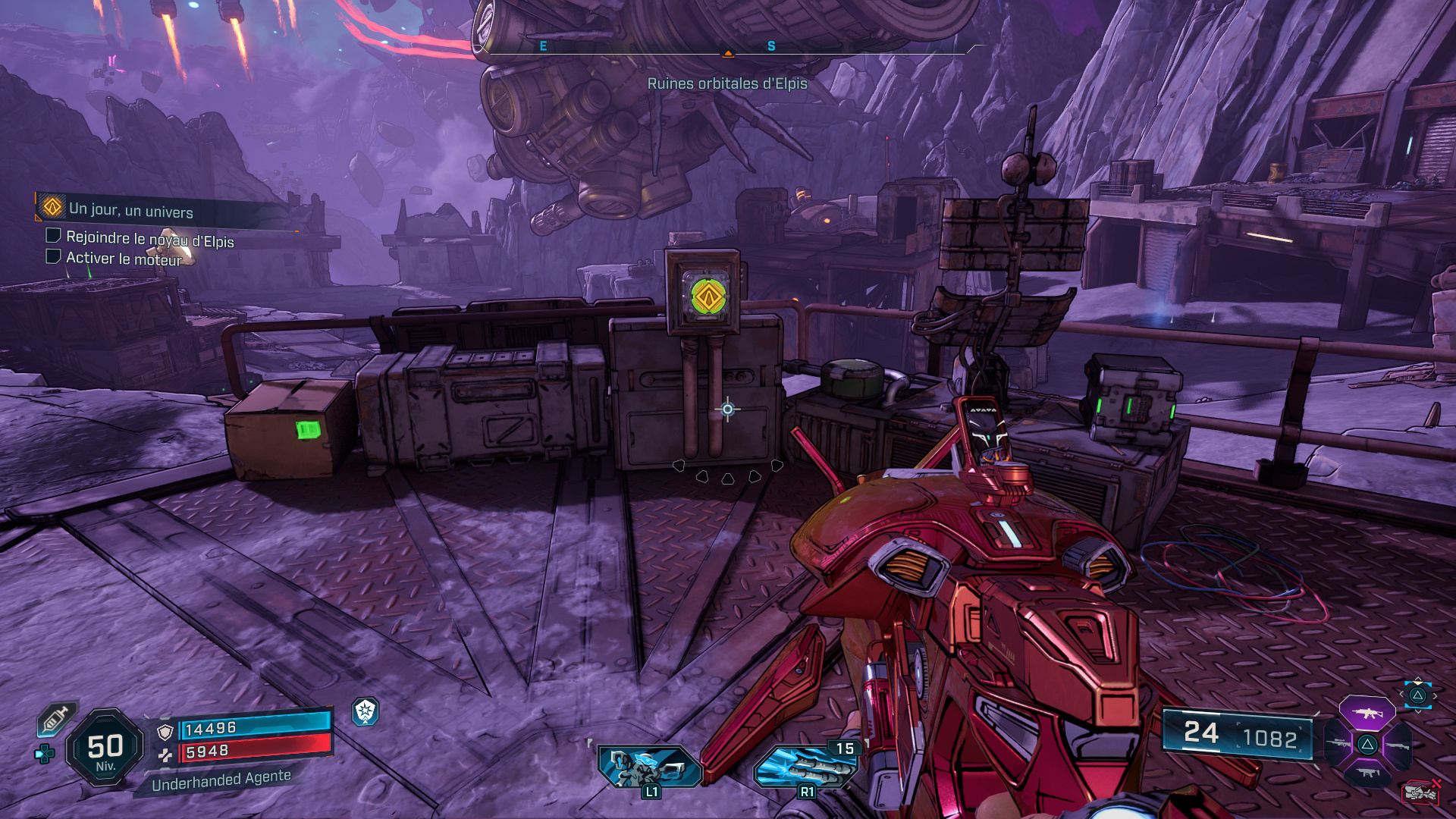Toggle the diamond mission tracker marker
The image size is (1456, 819).
point(51,206)
